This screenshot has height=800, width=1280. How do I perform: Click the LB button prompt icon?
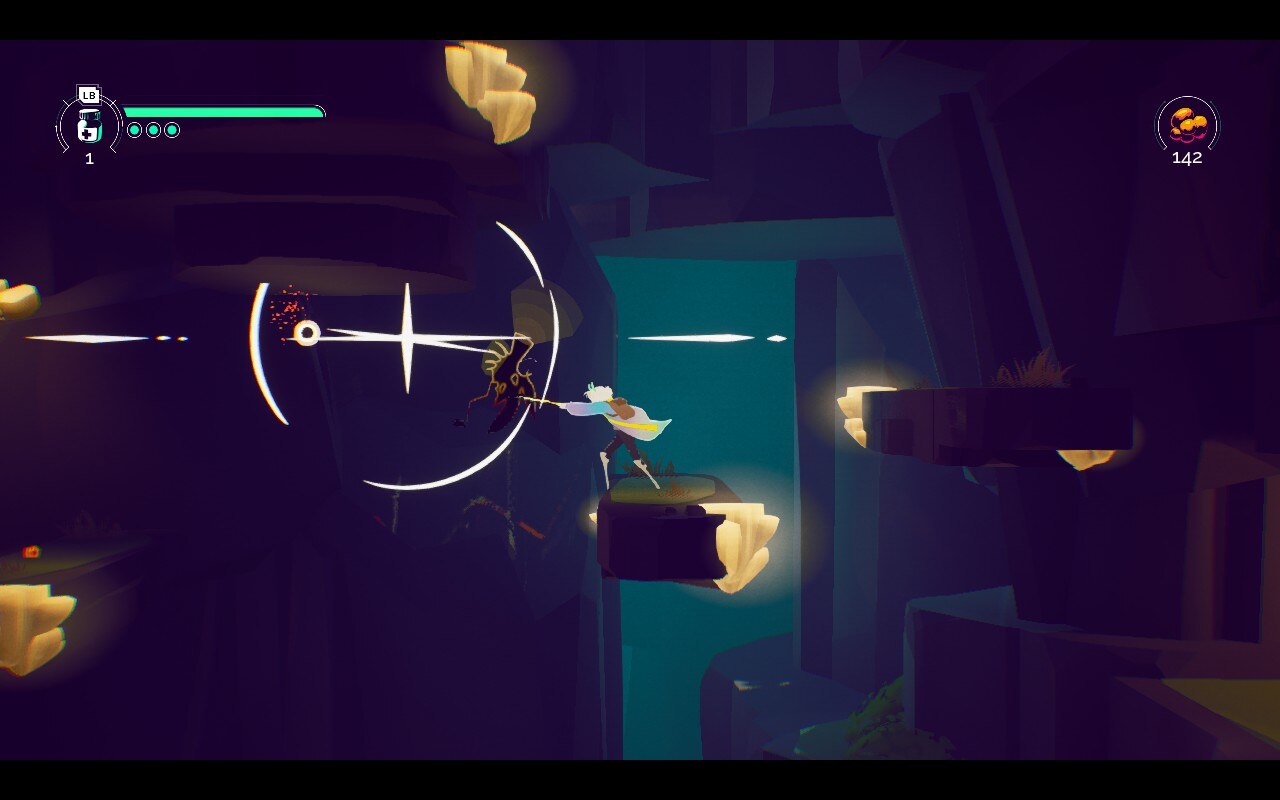(x=88, y=93)
